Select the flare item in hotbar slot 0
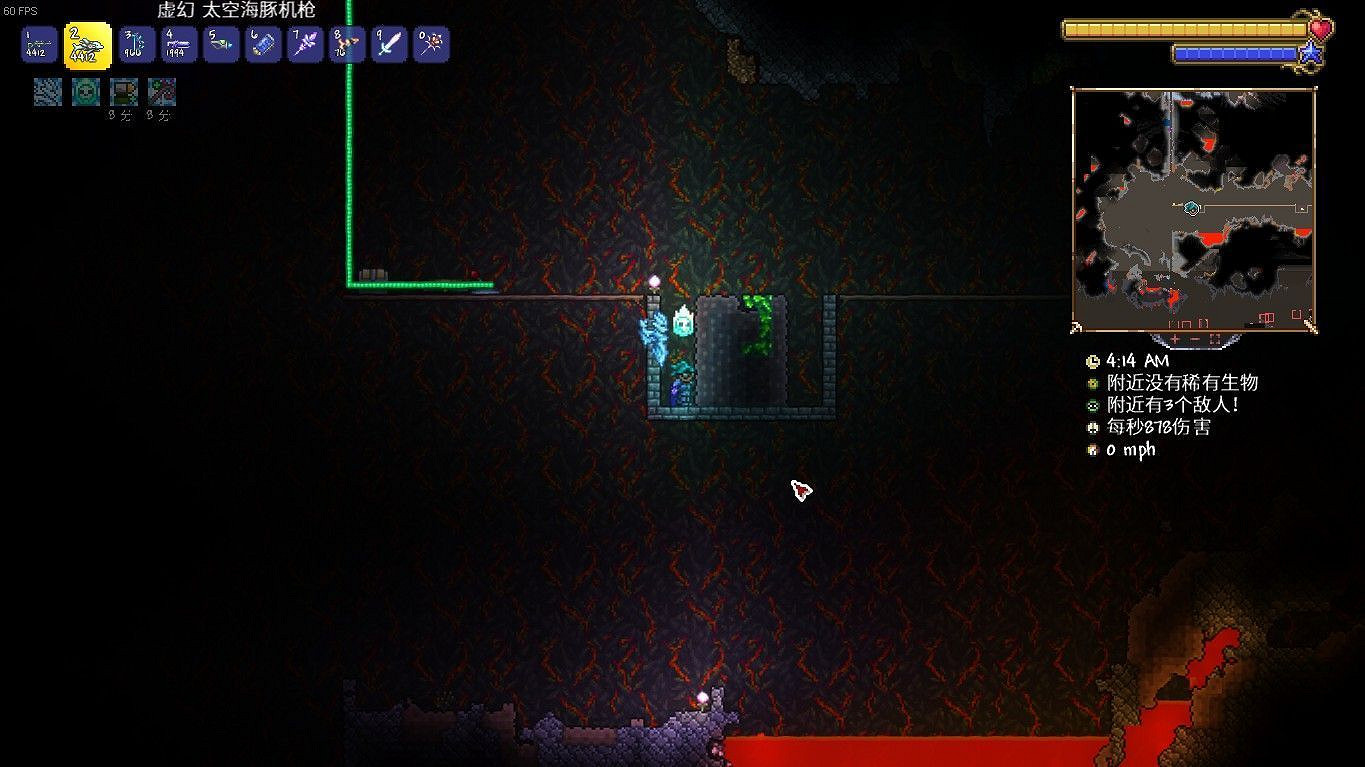The height and width of the screenshot is (767, 1365). pyautogui.click(x=431, y=44)
